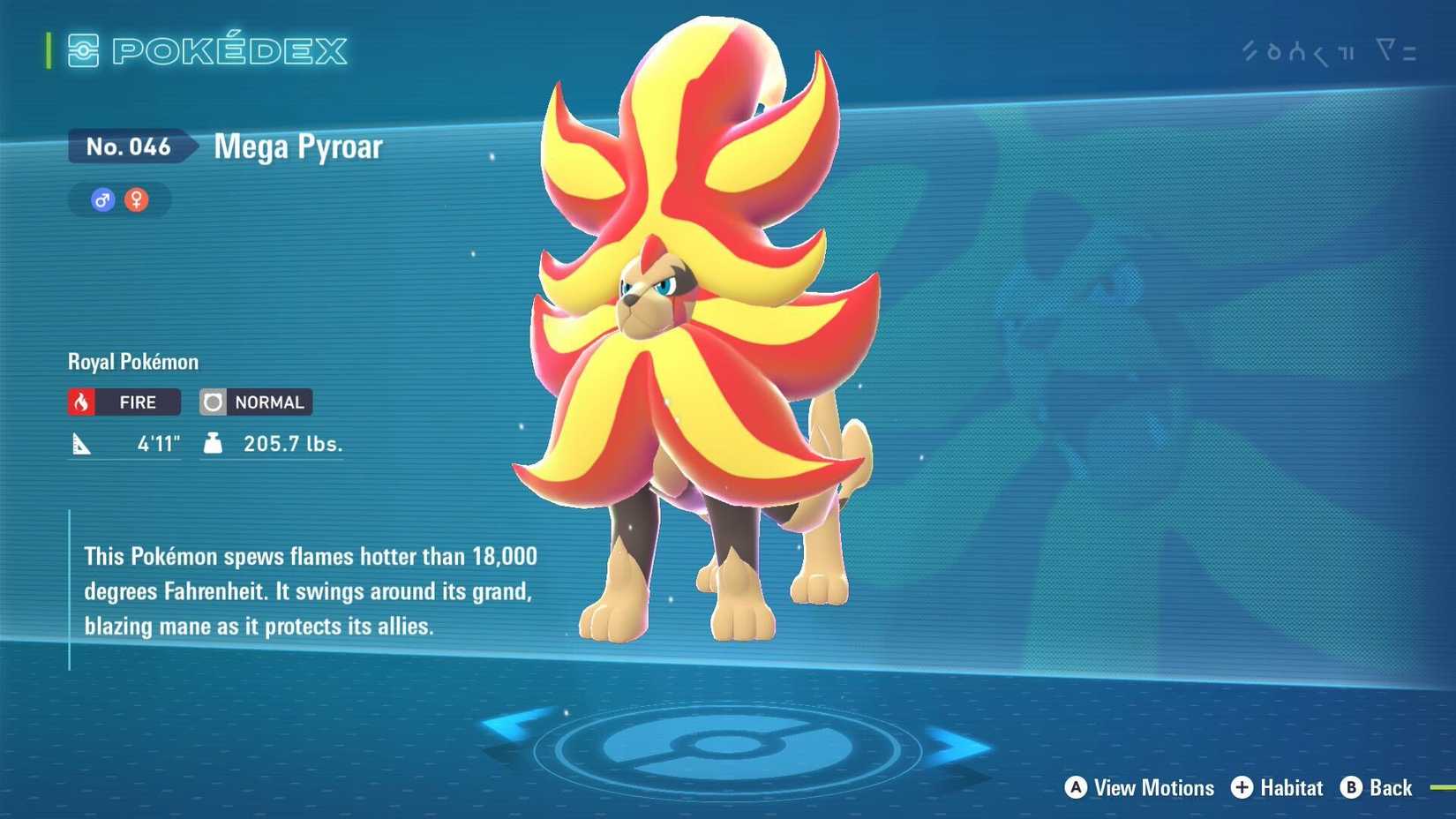Open the Habitat view
This screenshot has width=1456, height=819.
1290,788
